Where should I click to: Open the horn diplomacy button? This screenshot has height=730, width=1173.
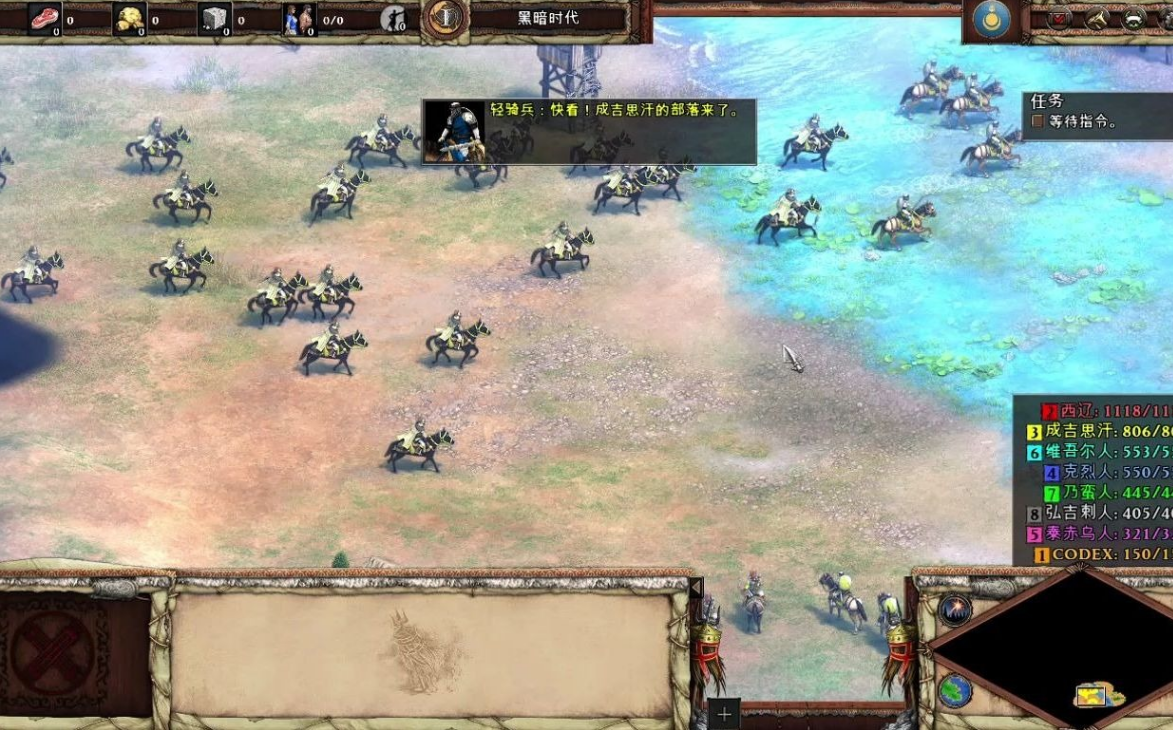point(1097,18)
